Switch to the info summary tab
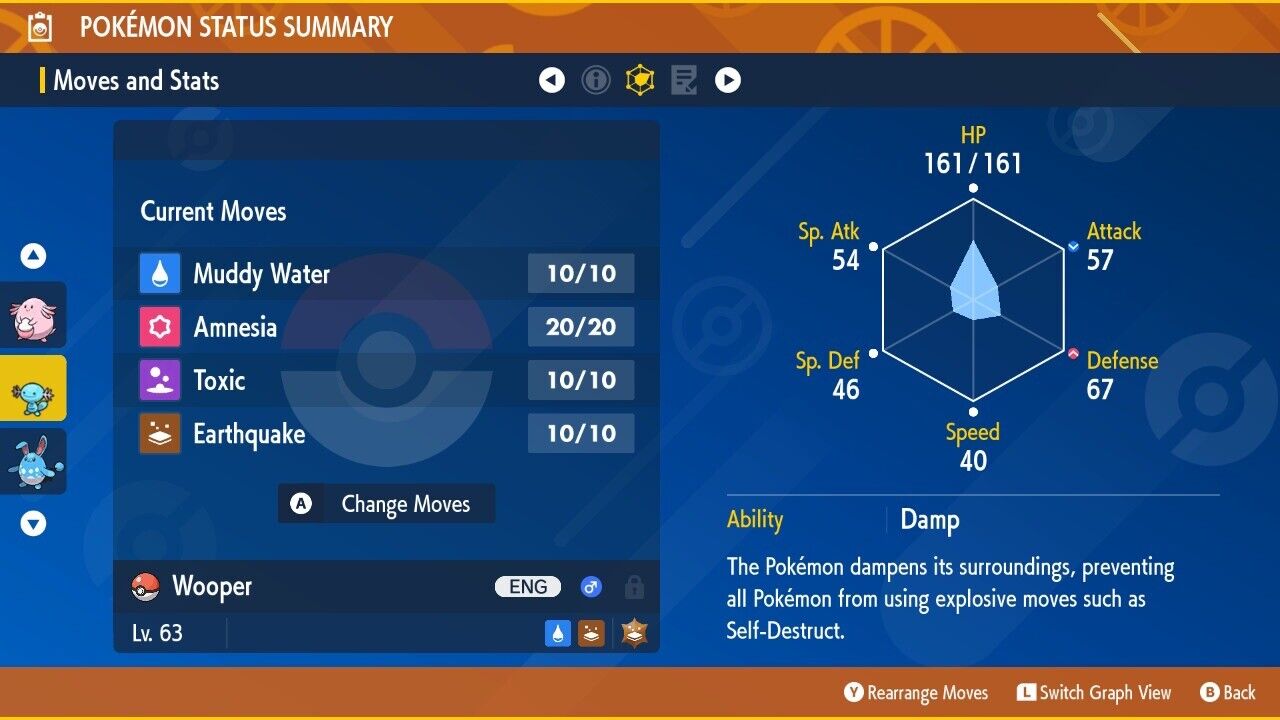1280x720 pixels. 596,80
